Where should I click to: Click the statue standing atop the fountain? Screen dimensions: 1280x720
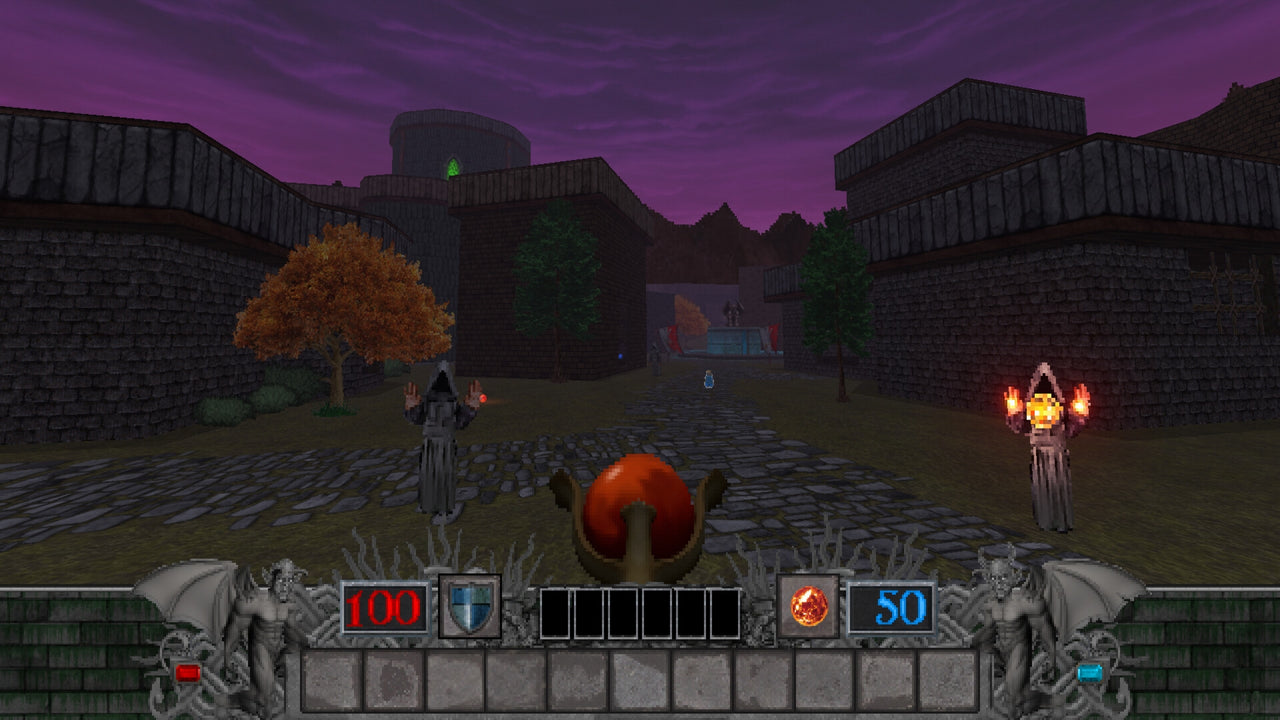tap(731, 310)
